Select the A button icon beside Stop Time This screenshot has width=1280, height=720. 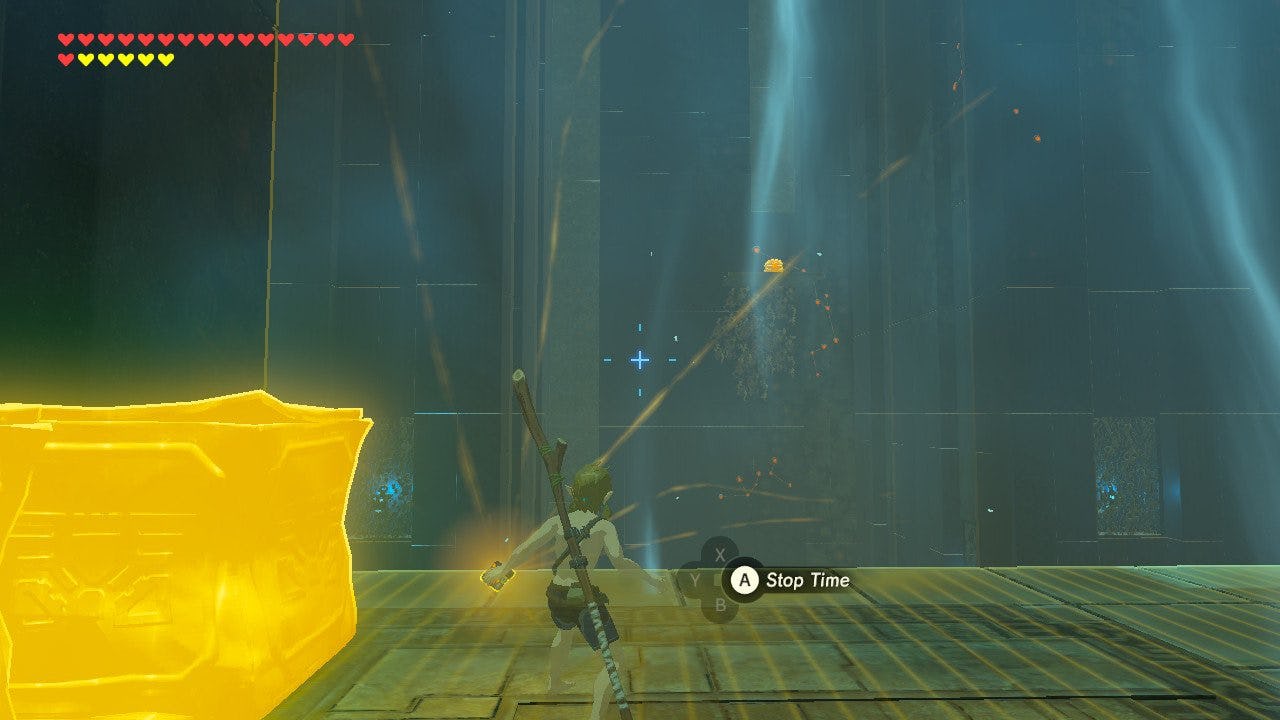[x=745, y=580]
